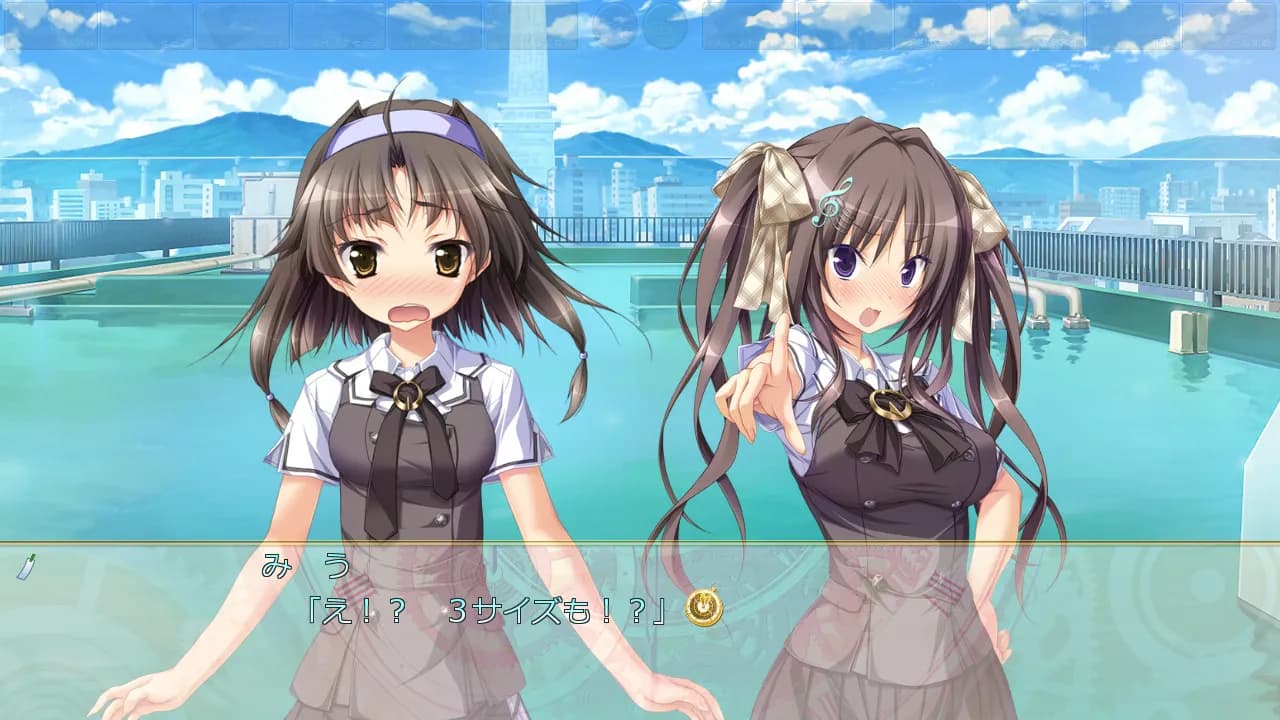Click the leftmost rectangular button in the top quick bar
1280x720 pixels.
point(53,27)
